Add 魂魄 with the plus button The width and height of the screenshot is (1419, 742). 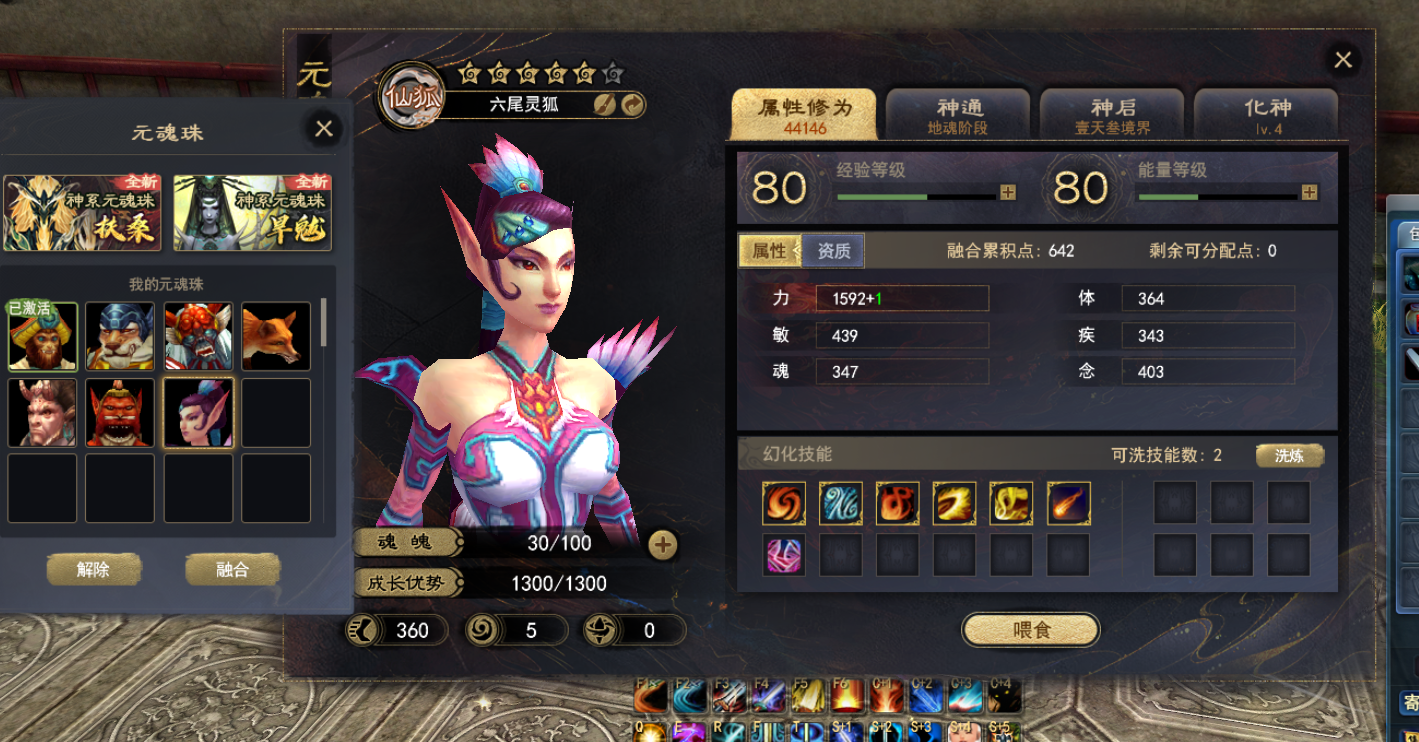pos(662,544)
